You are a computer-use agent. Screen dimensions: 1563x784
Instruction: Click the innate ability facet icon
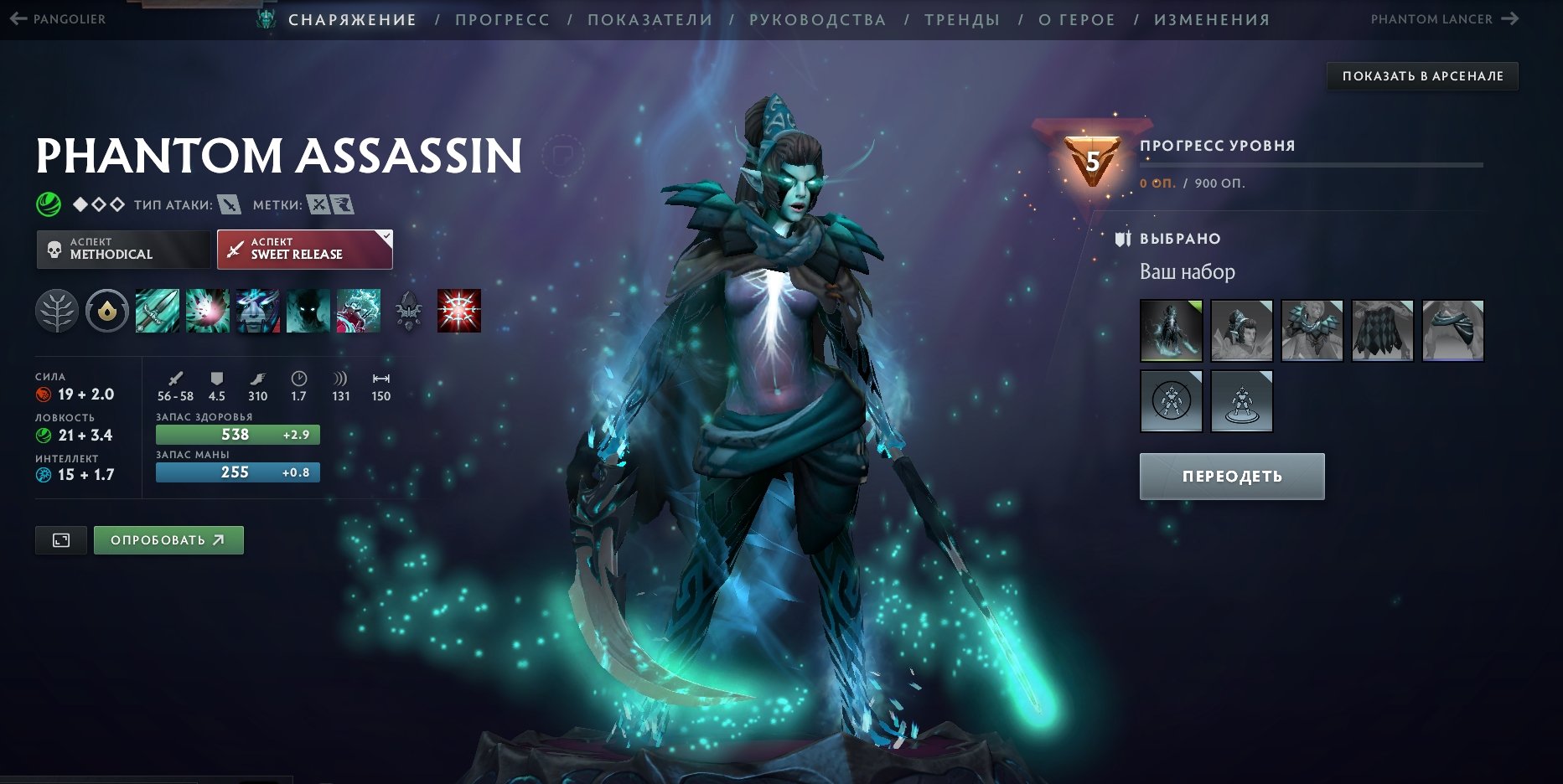[x=107, y=311]
